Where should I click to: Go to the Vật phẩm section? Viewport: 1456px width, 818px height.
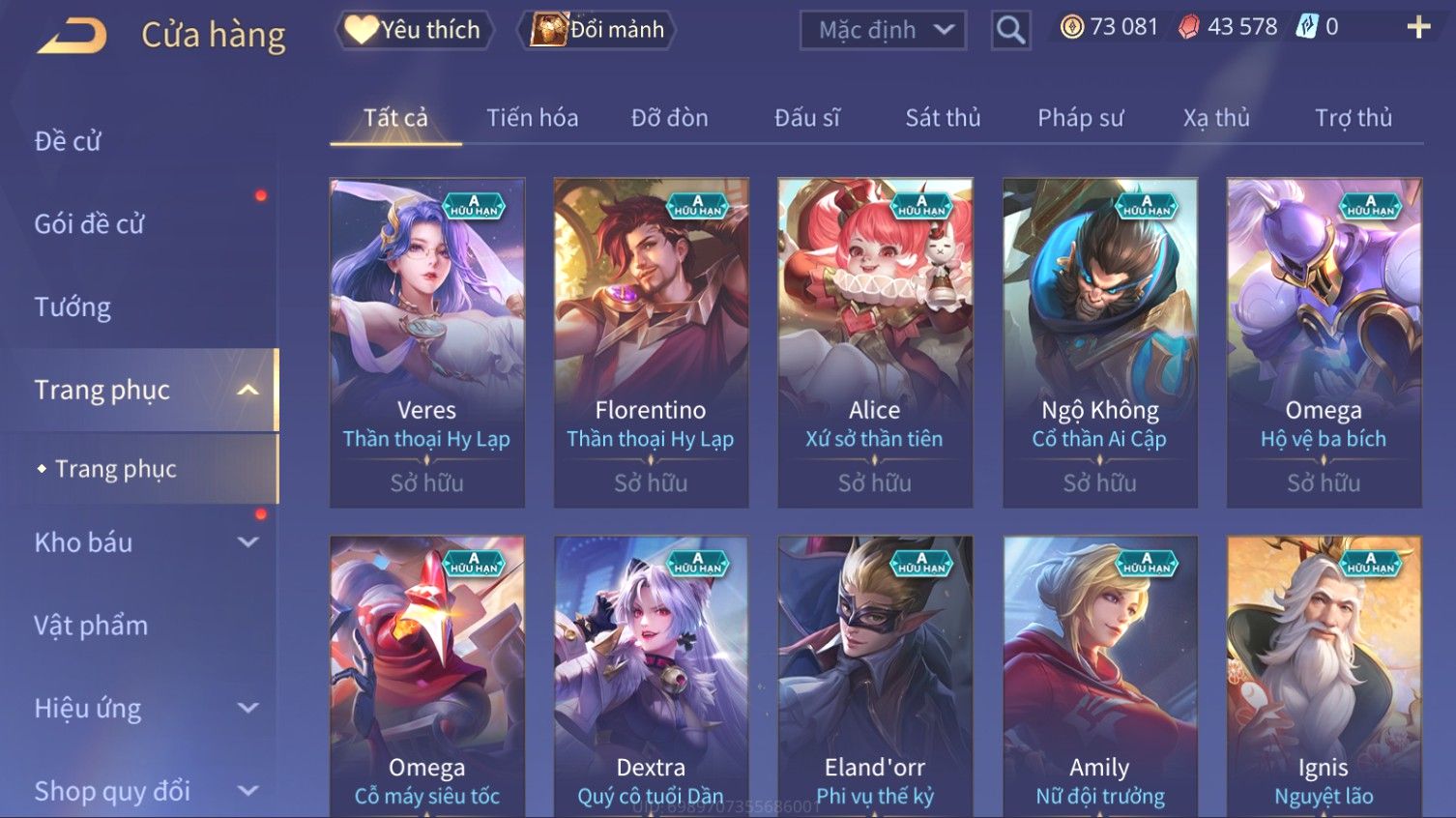coord(91,626)
